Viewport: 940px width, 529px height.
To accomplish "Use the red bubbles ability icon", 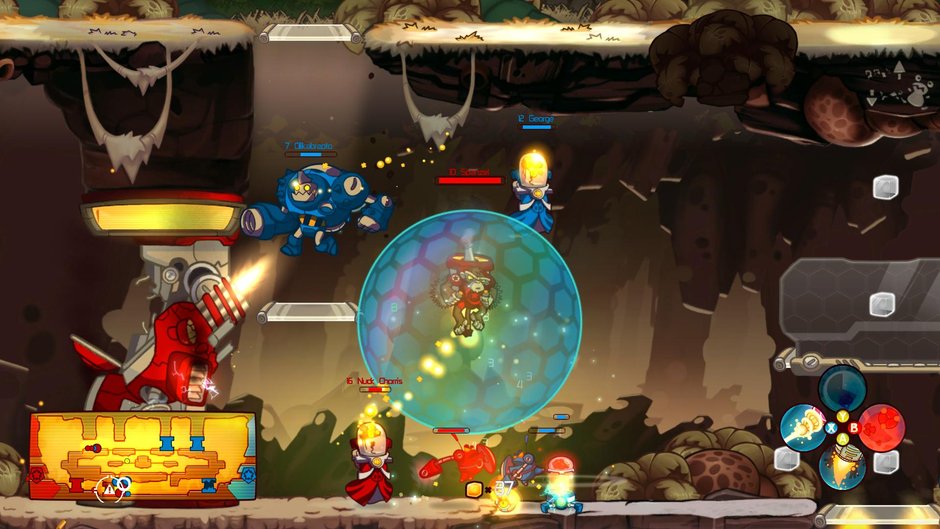I will pos(882,427).
